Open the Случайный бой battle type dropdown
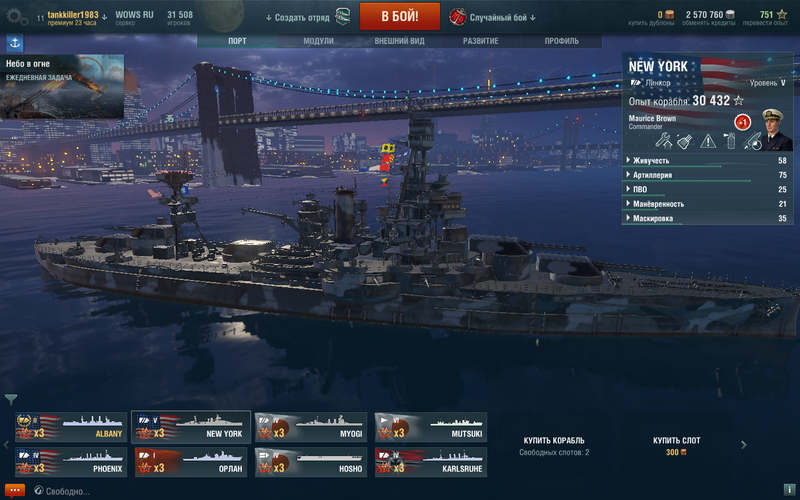The image size is (800, 500). click(x=492, y=16)
